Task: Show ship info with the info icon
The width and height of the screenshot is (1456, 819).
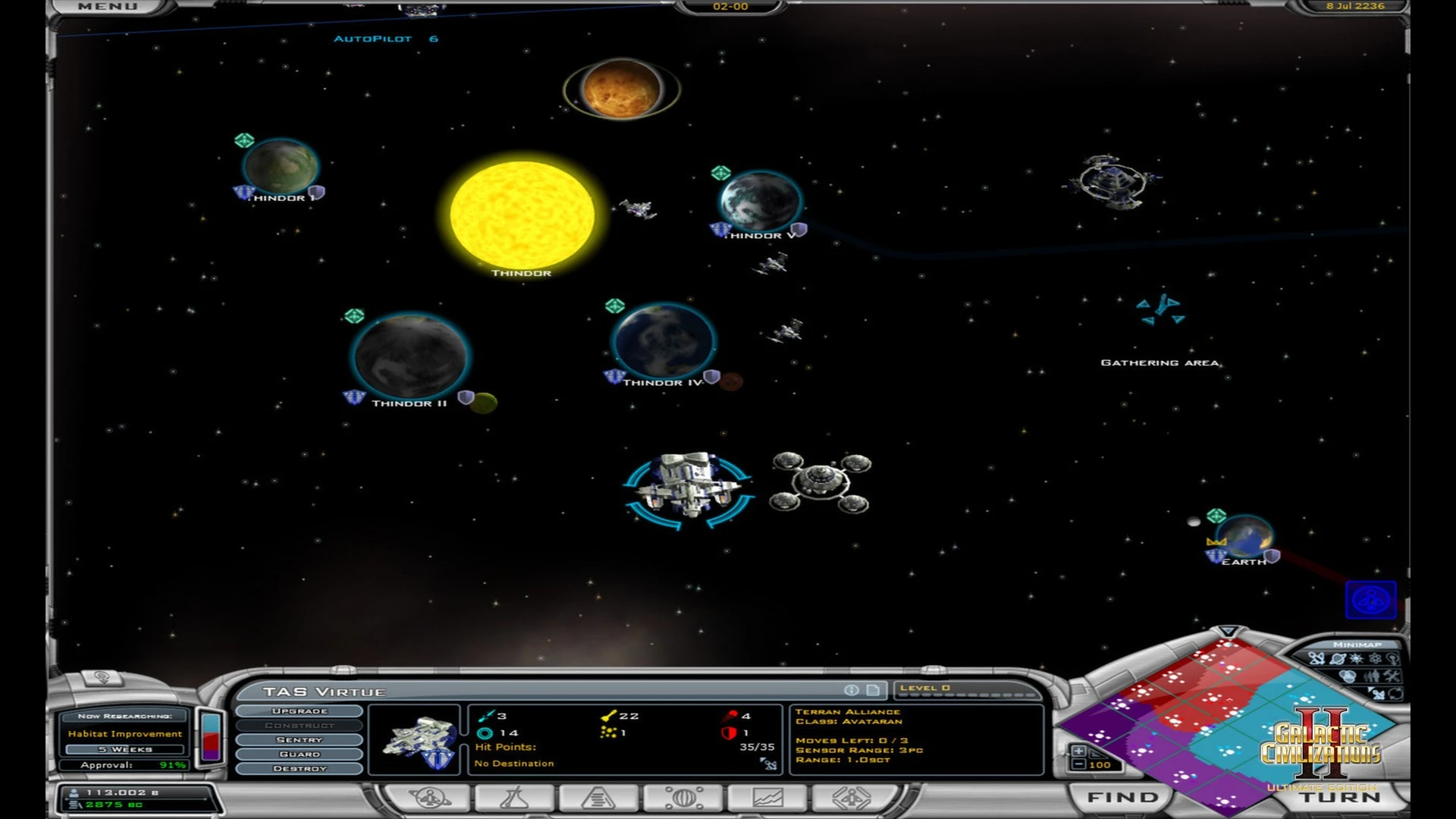Action: pos(852,690)
